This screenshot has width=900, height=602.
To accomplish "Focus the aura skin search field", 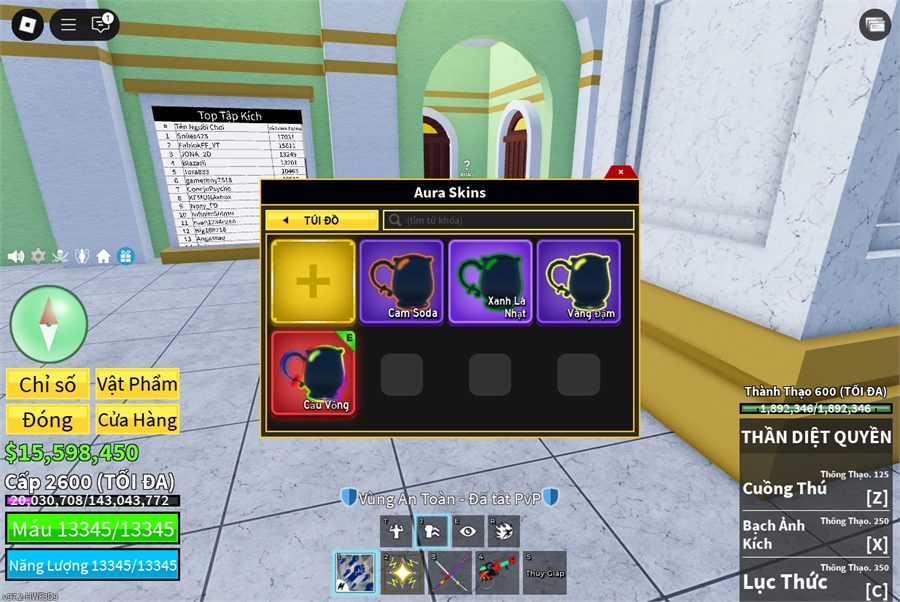I will [x=510, y=220].
